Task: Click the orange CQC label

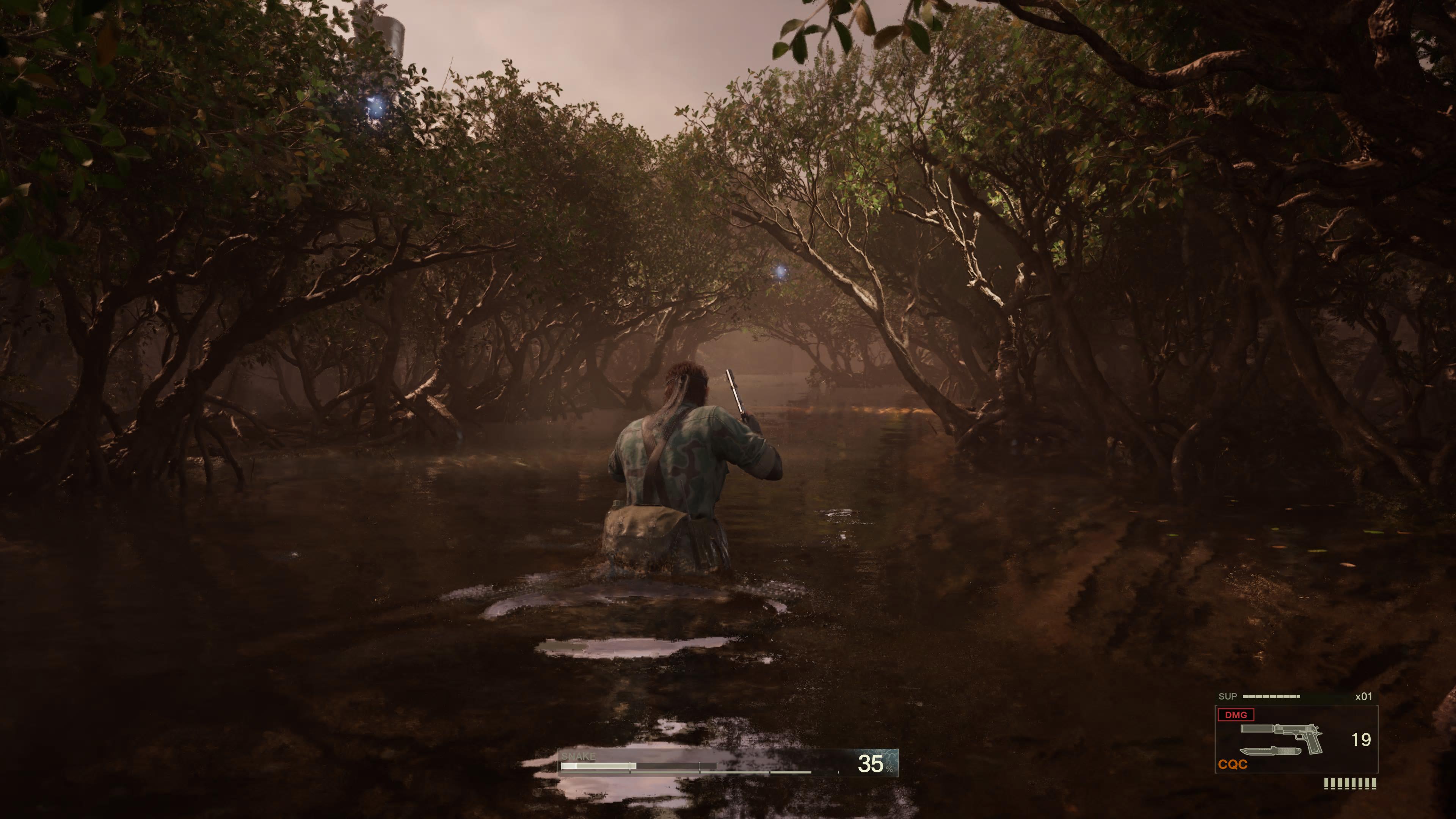Action: 1233,765
